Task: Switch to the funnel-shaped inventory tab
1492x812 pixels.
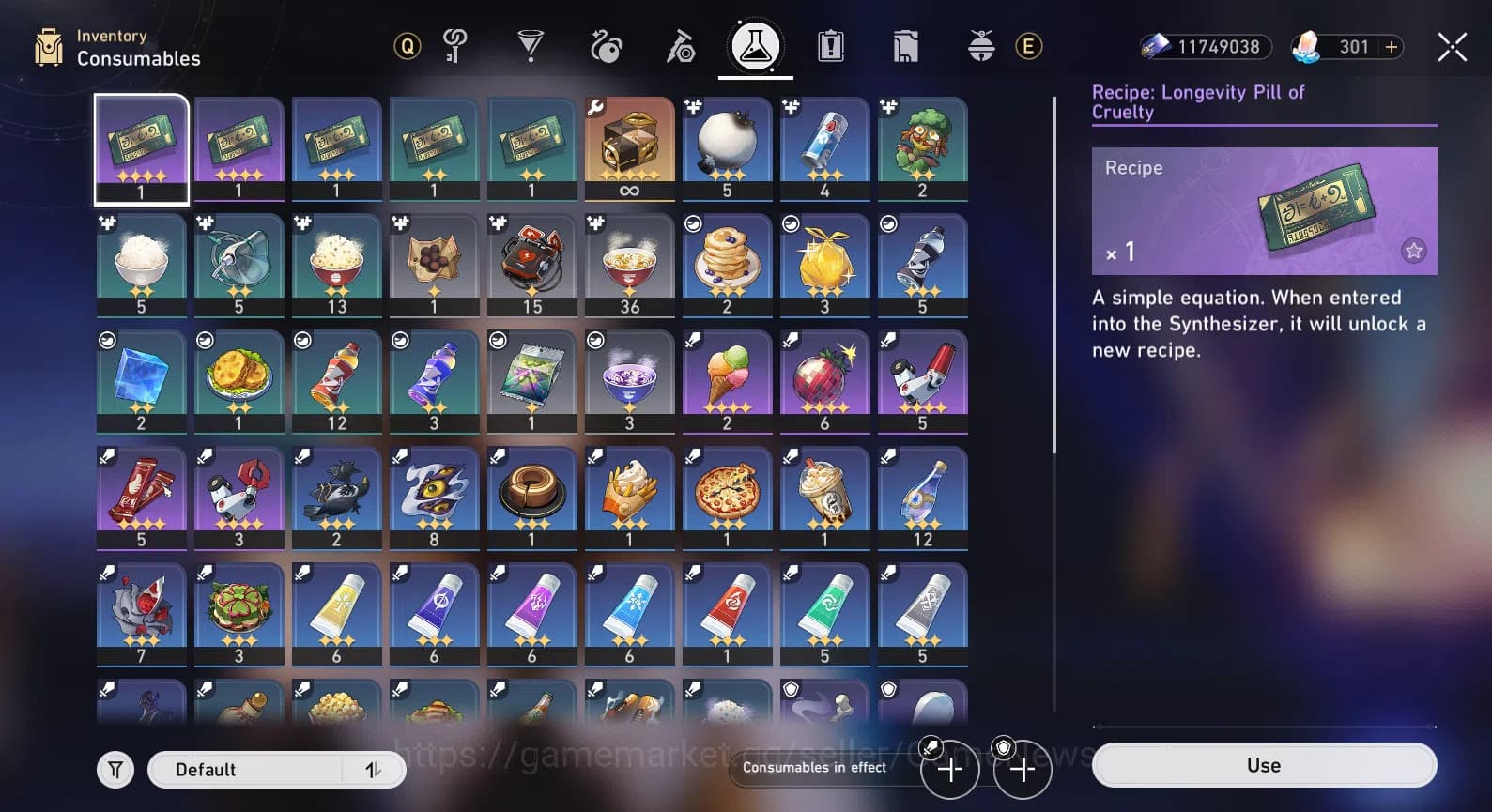Action: 531,46
